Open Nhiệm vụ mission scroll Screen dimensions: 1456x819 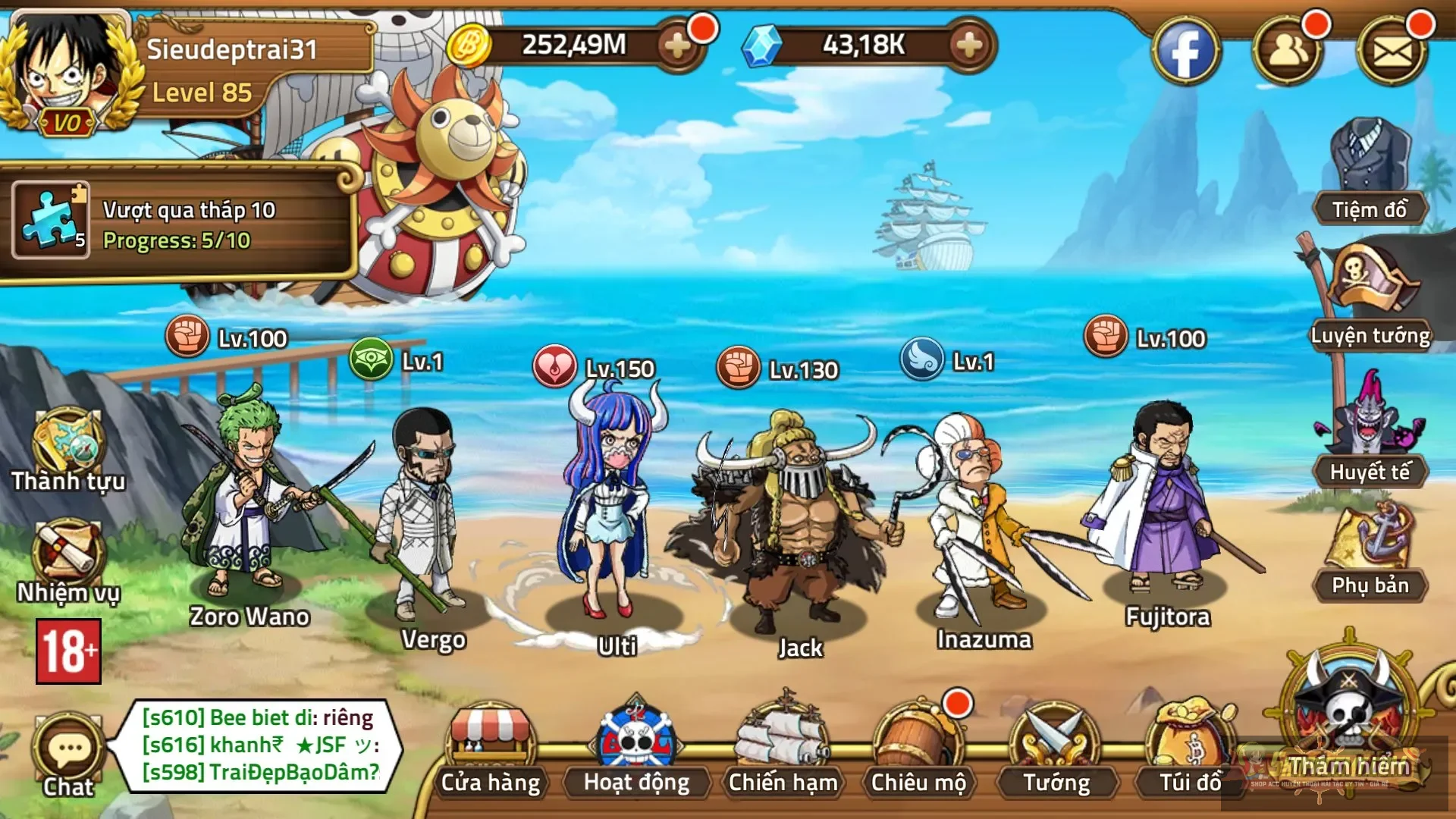tap(68, 561)
